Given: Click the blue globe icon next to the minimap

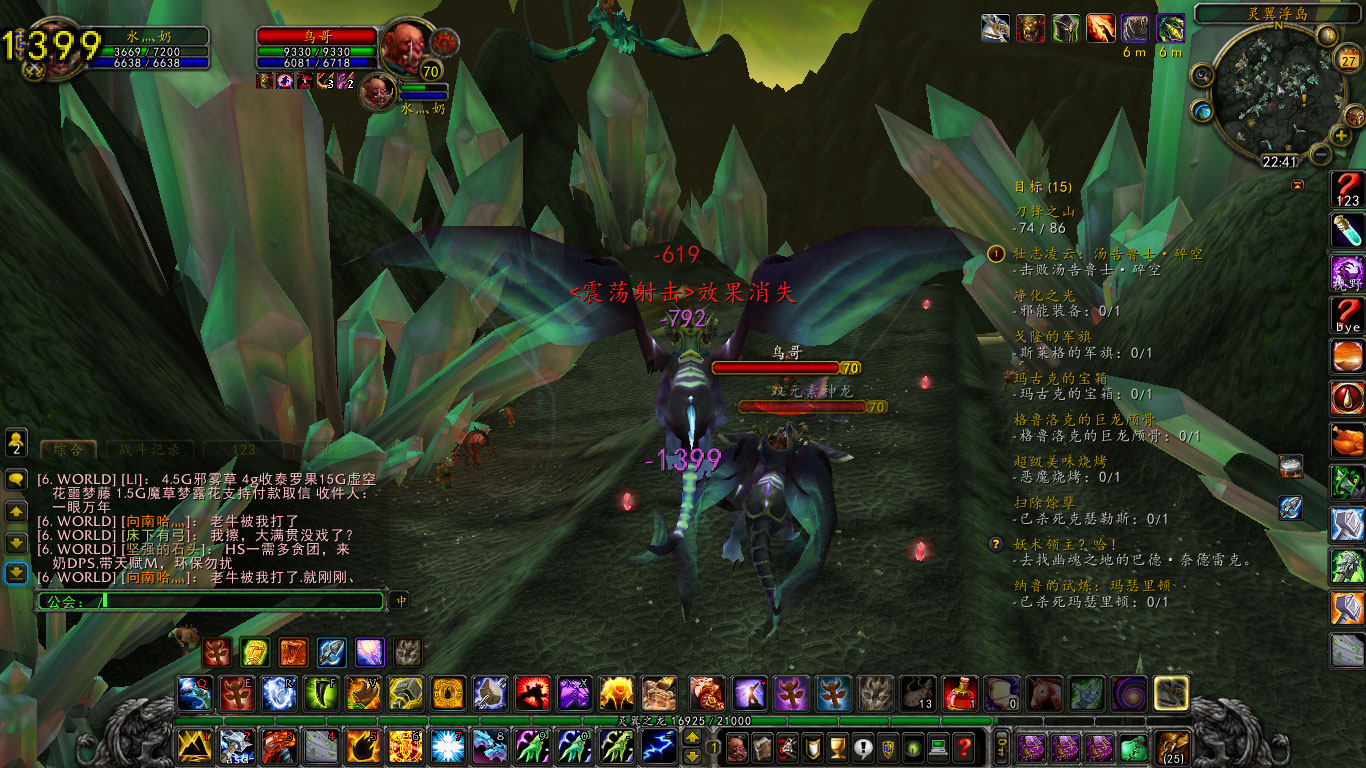Looking at the screenshot, I should click(1201, 109).
